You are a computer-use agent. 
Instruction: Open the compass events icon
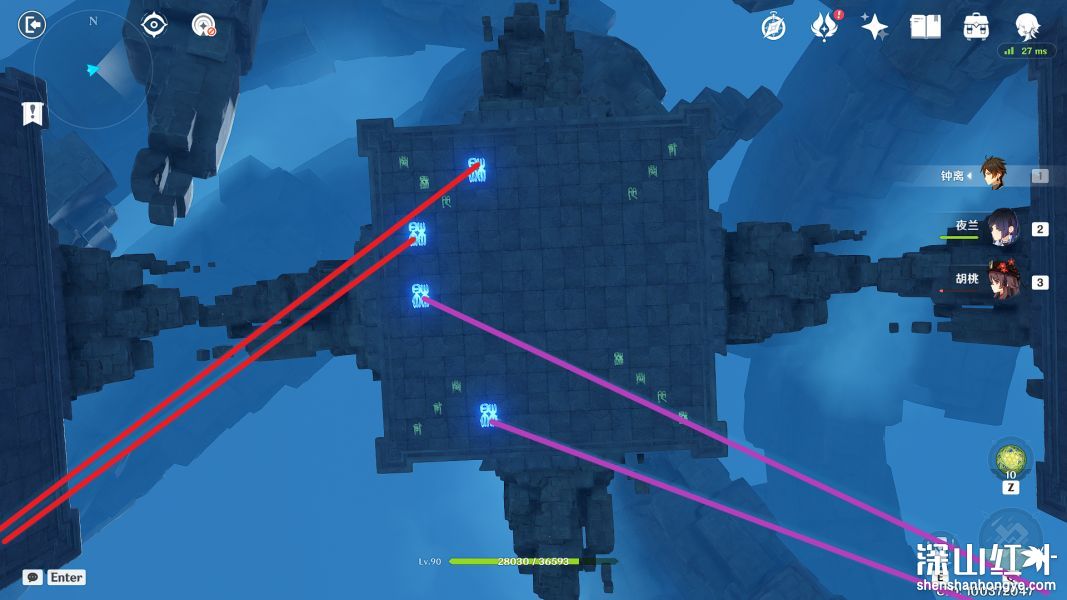coord(772,27)
